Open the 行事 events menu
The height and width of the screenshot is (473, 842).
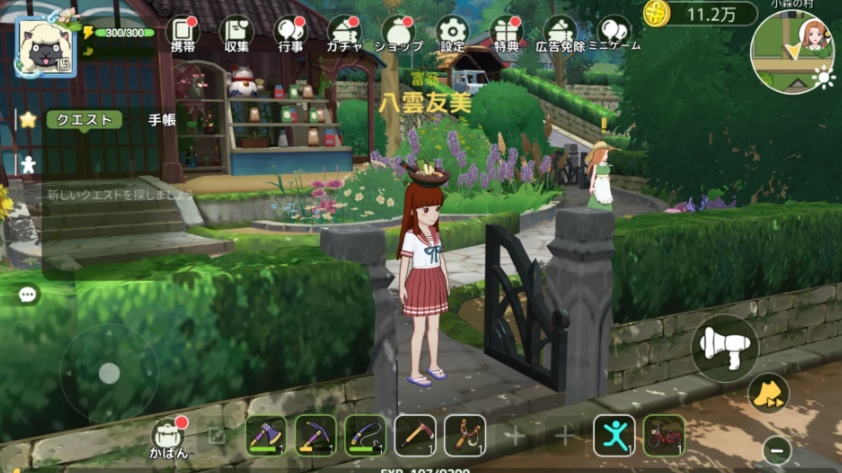point(290,33)
